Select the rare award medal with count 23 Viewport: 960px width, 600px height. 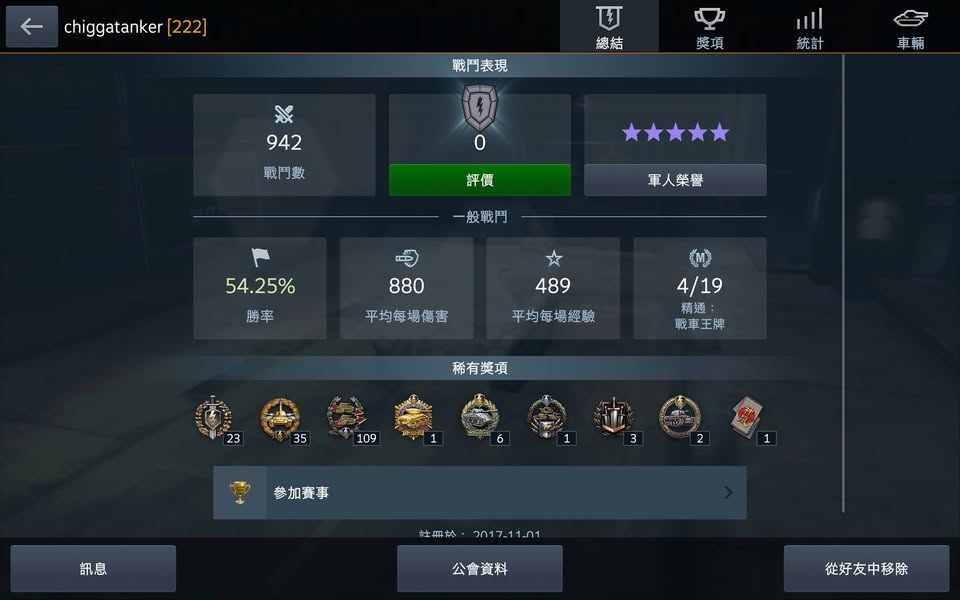click(213, 418)
